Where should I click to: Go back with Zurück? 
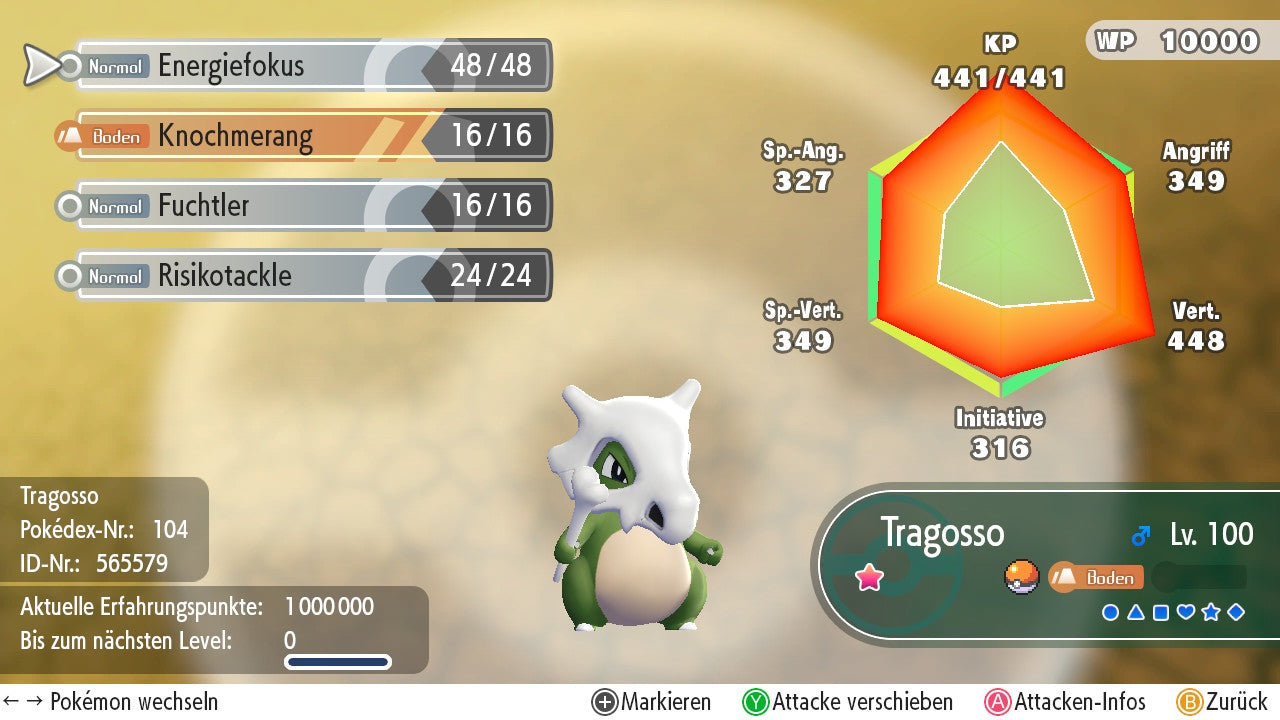click(x=1222, y=702)
